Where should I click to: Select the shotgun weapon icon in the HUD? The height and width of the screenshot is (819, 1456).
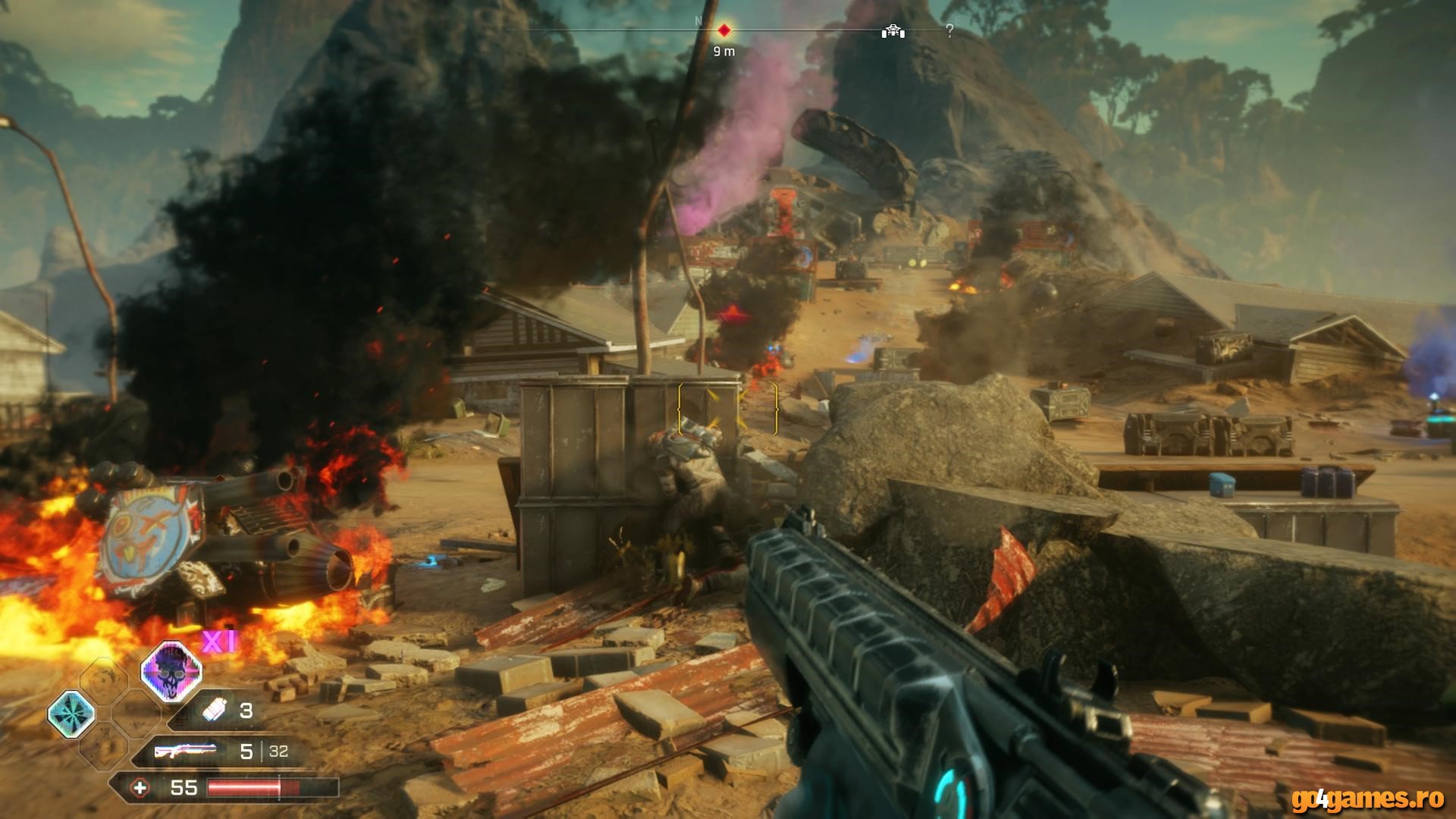tap(186, 751)
